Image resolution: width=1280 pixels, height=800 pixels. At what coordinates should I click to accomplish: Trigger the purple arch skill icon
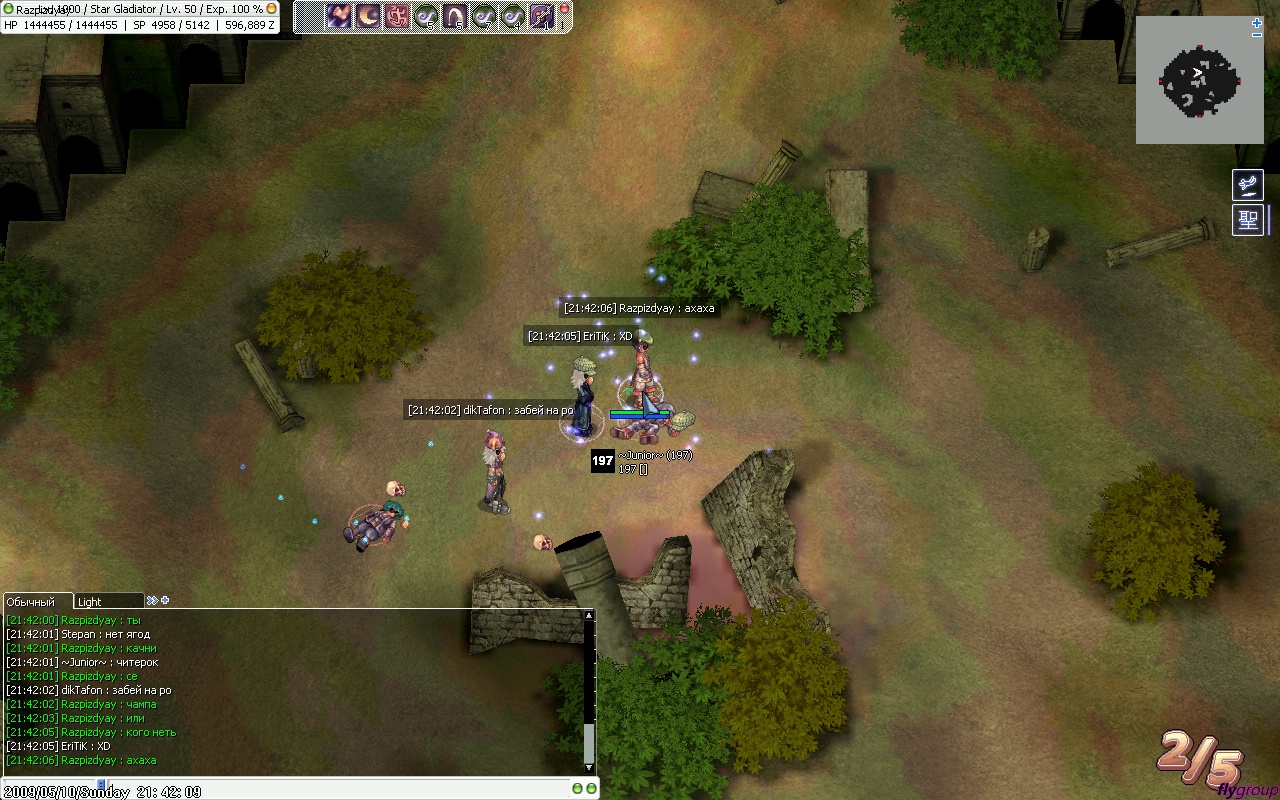[x=455, y=16]
